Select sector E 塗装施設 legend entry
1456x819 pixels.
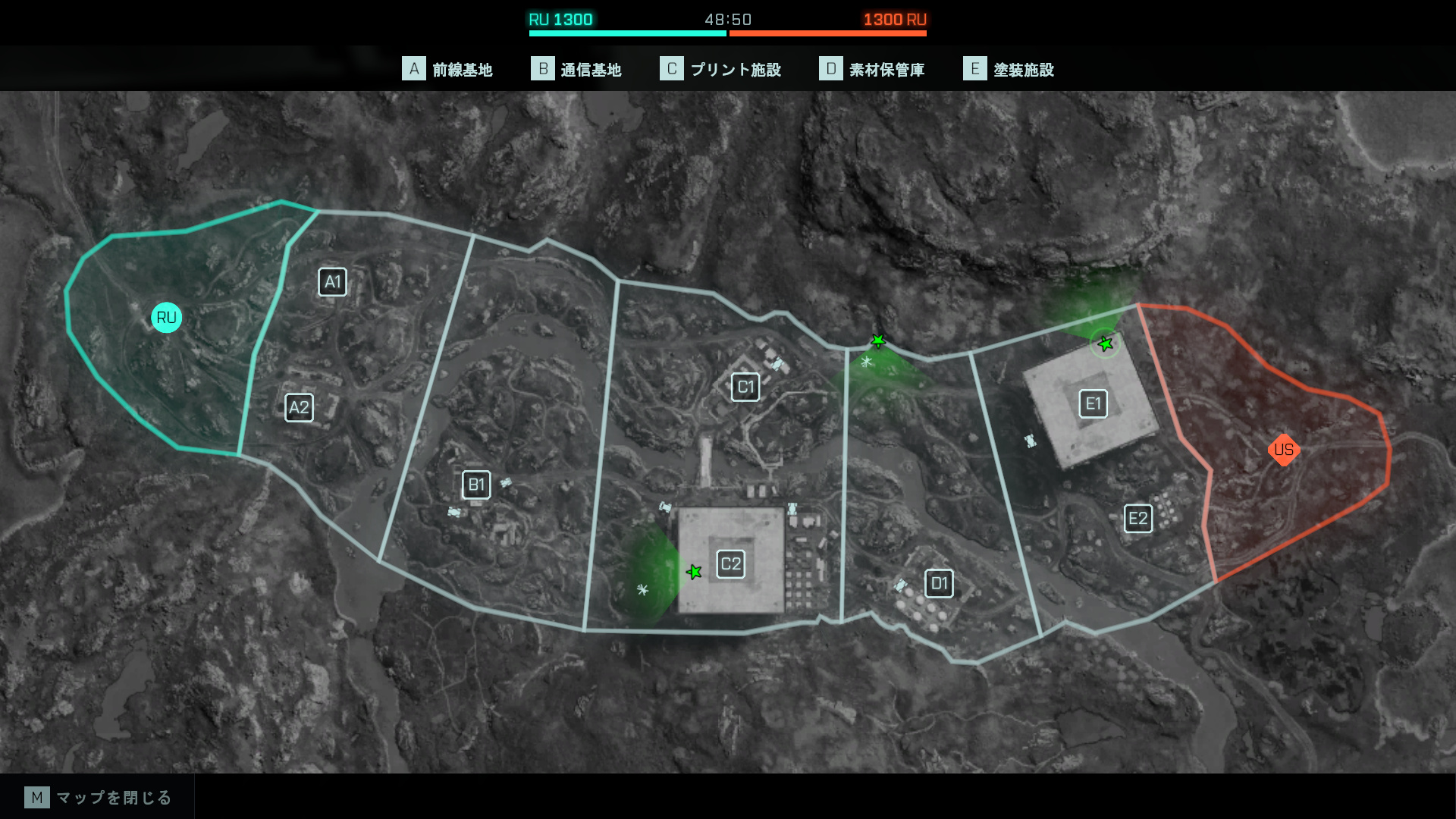click(x=1009, y=70)
